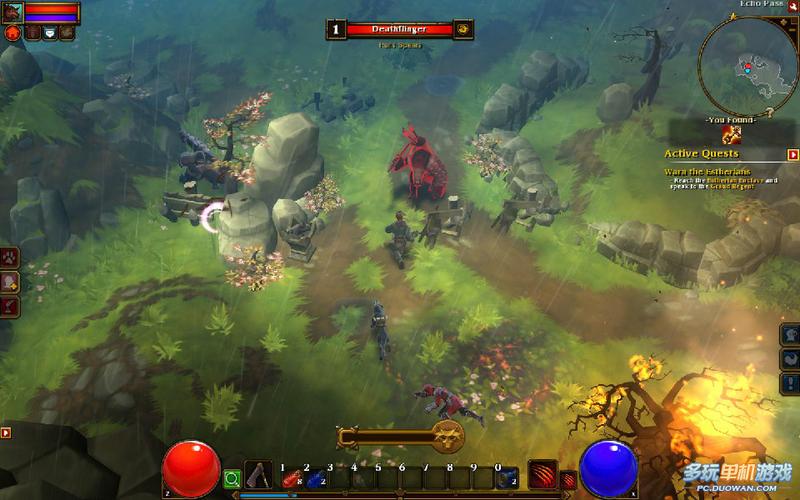Click the round red pet icon under portrait
Viewport: 800px width, 500px height.
[x=13, y=33]
